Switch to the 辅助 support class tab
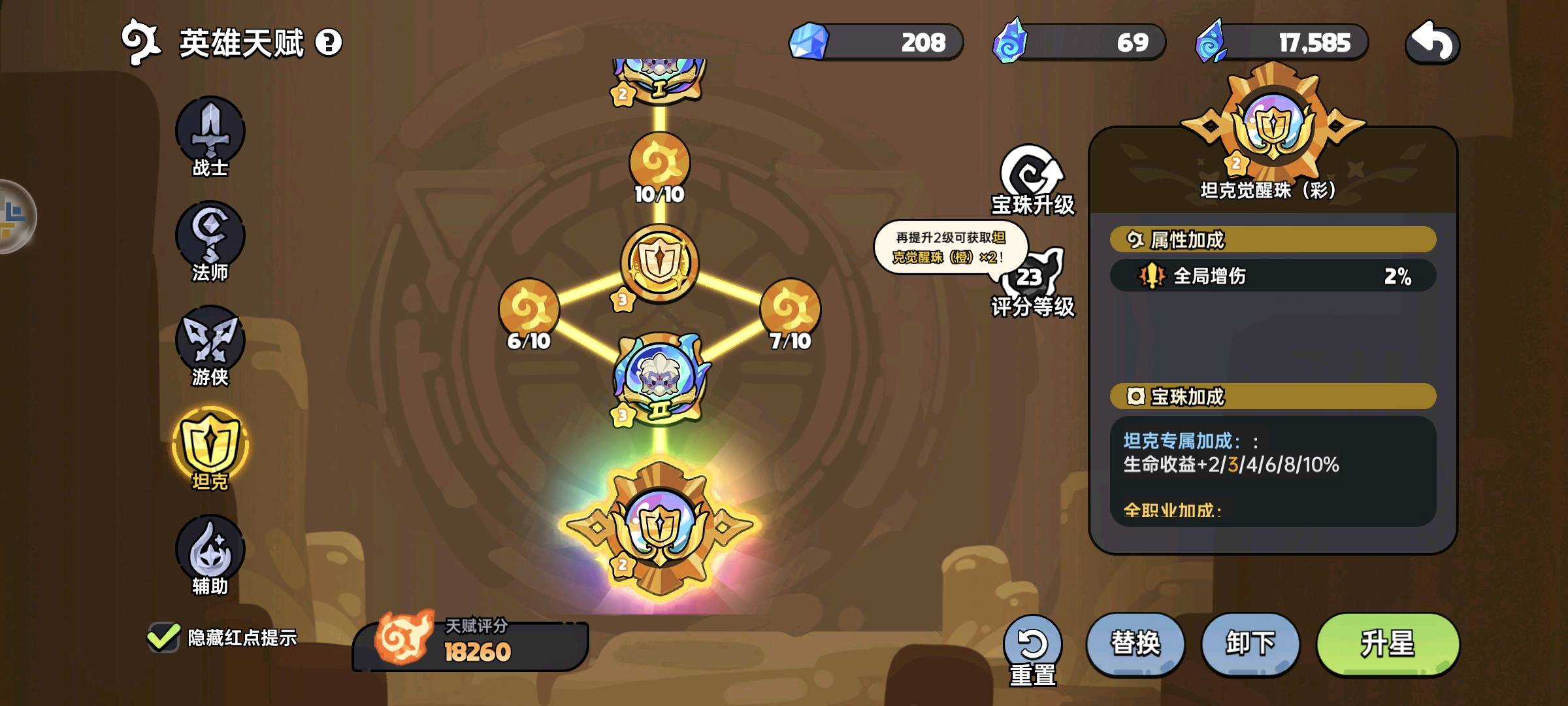 (210, 552)
